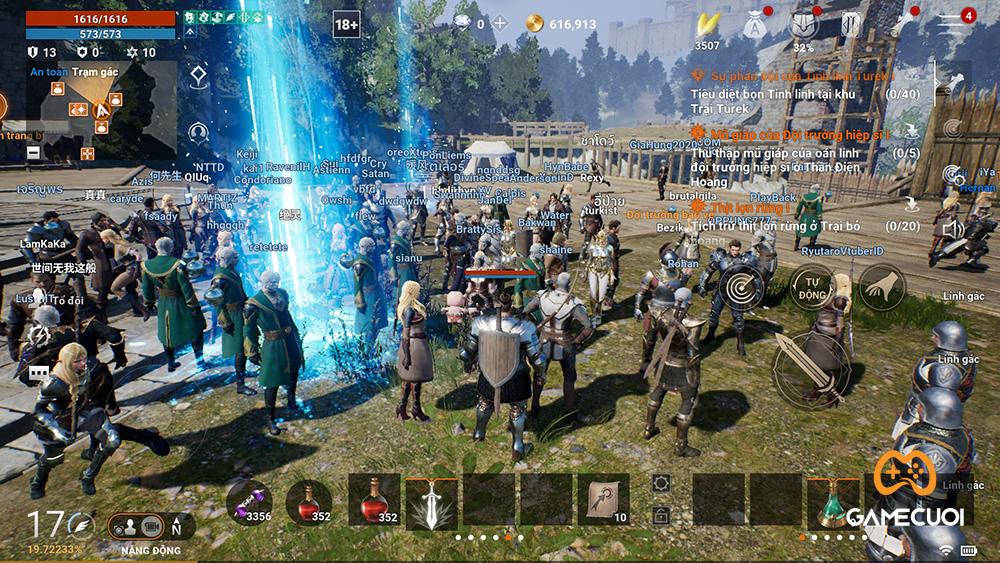The width and height of the screenshot is (1000, 563).
Task: Open the money bag shop icon
Action: pyautogui.click(x=751, y=24)
